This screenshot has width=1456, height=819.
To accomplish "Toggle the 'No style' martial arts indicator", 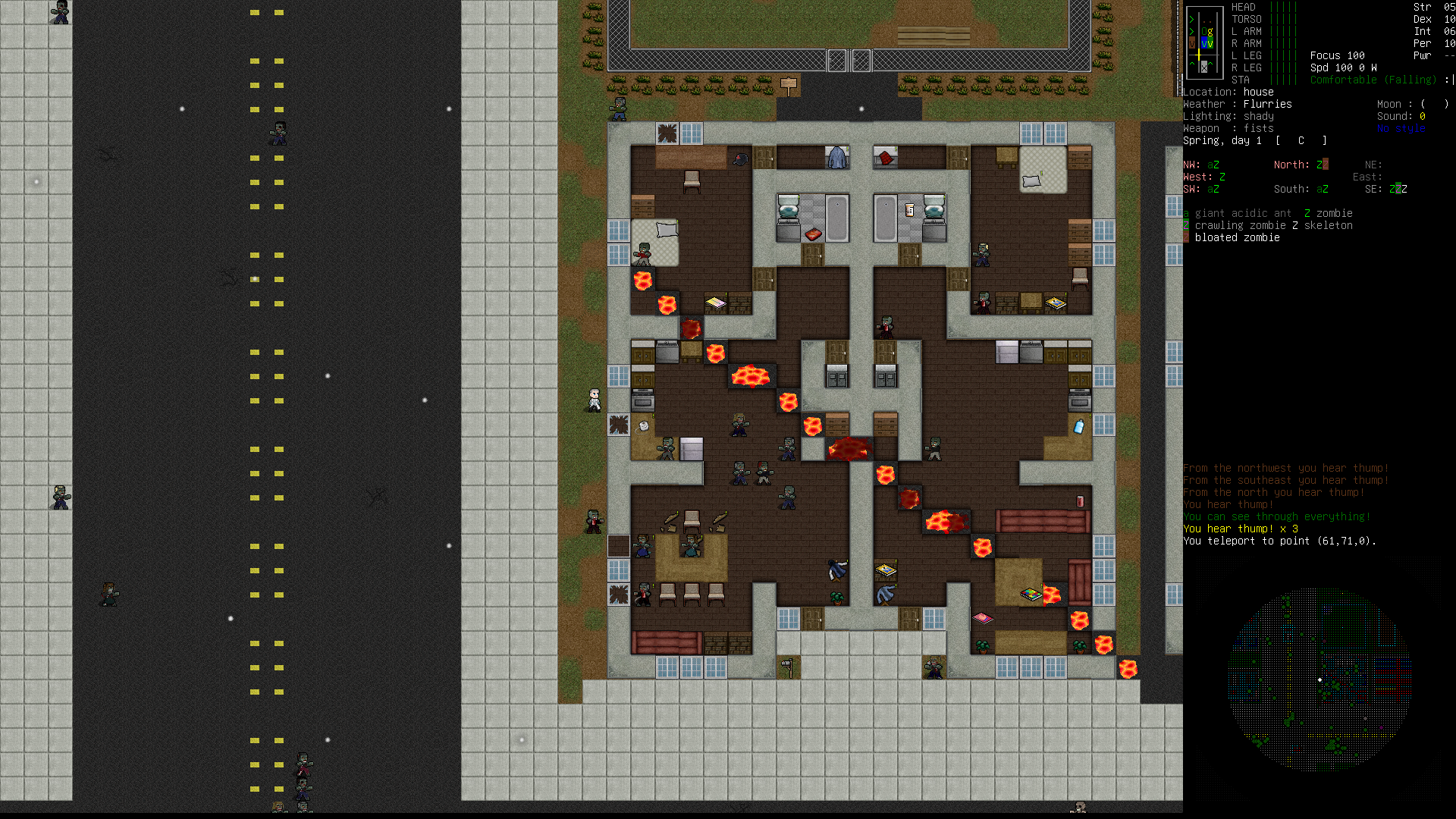I will [1401, 128].
